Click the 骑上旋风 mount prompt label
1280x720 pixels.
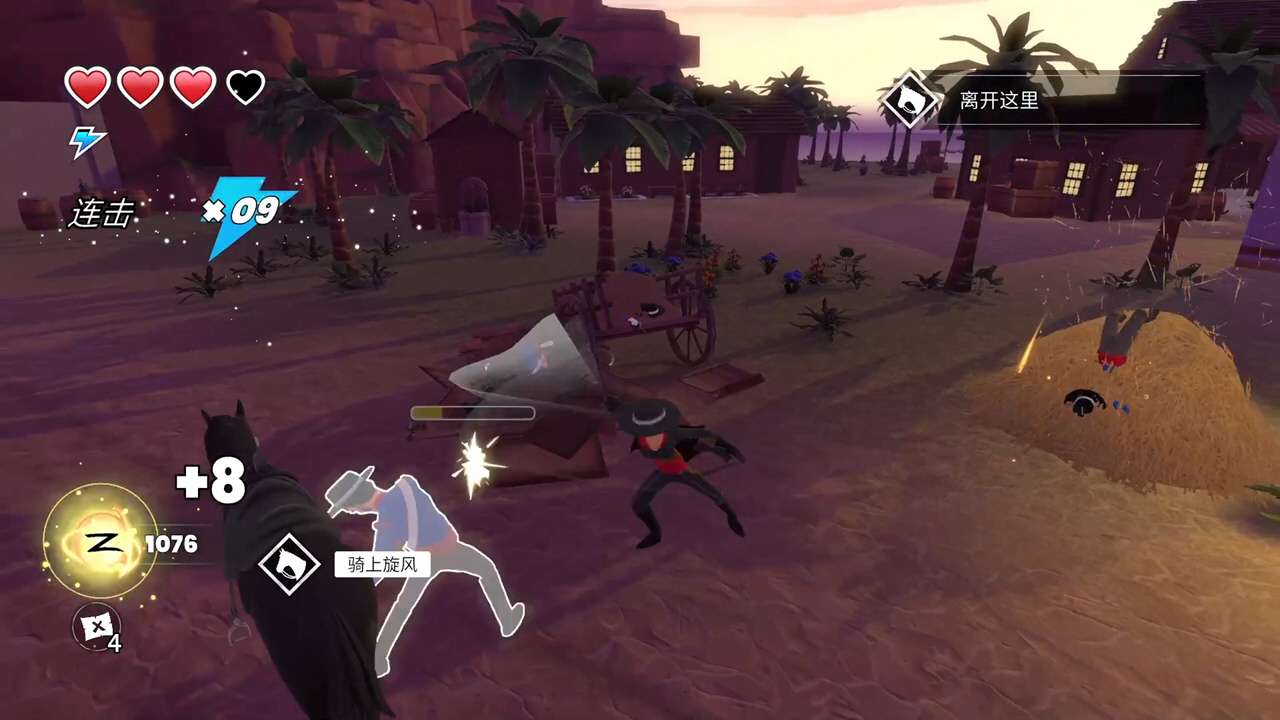[382, 565]
